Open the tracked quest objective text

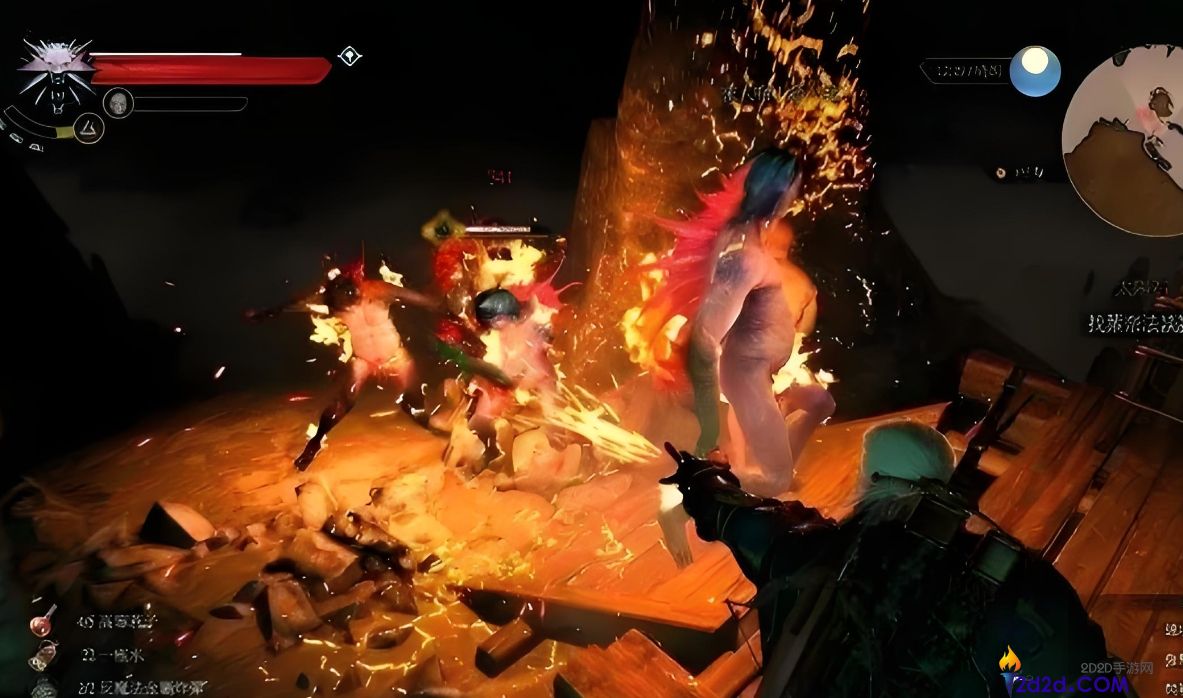[1135, 322]
